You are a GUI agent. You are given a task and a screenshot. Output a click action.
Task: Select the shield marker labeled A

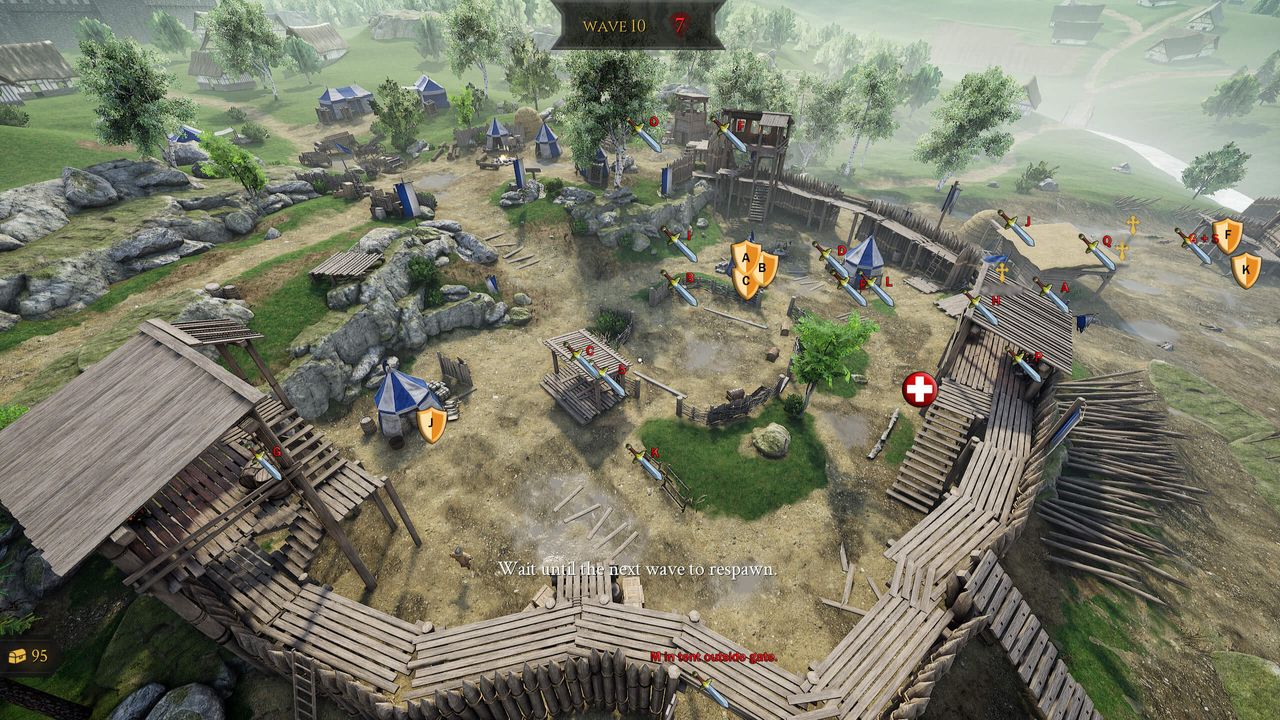pos(744,257)
